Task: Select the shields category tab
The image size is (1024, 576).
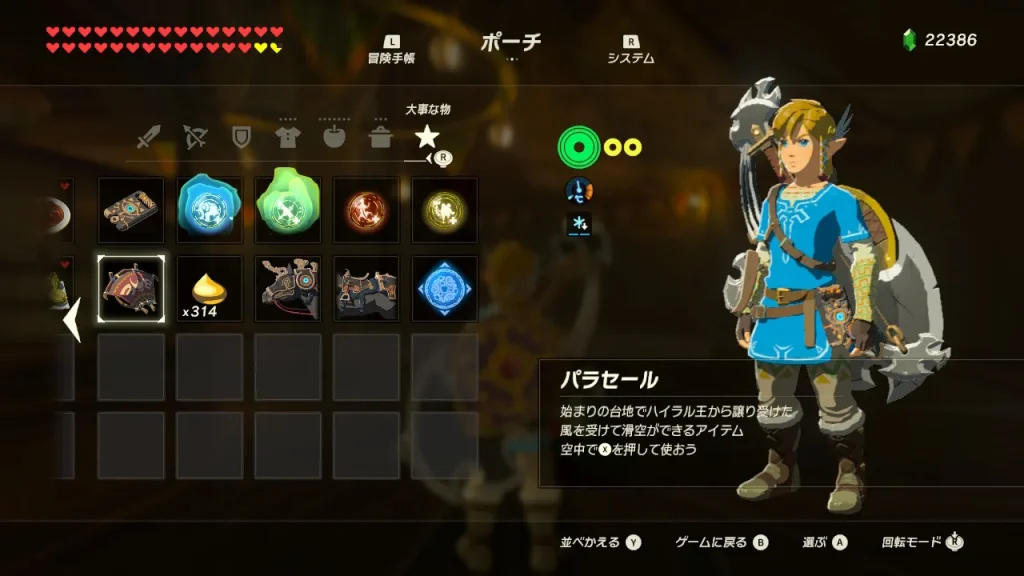Action: [x=241, y=136]
